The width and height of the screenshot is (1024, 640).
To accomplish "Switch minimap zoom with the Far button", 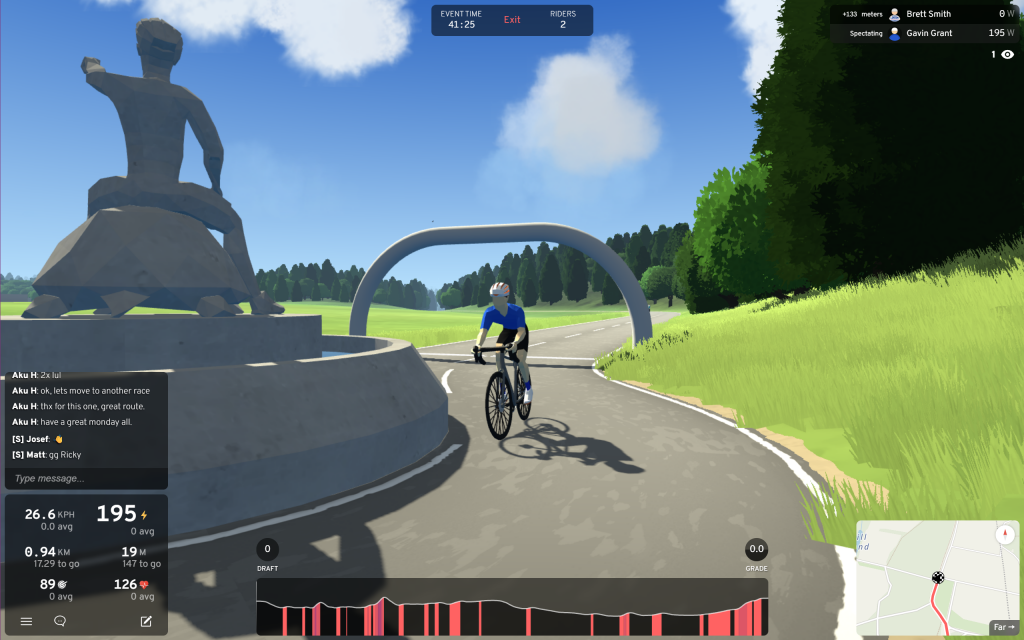I will click(1002, 627).
